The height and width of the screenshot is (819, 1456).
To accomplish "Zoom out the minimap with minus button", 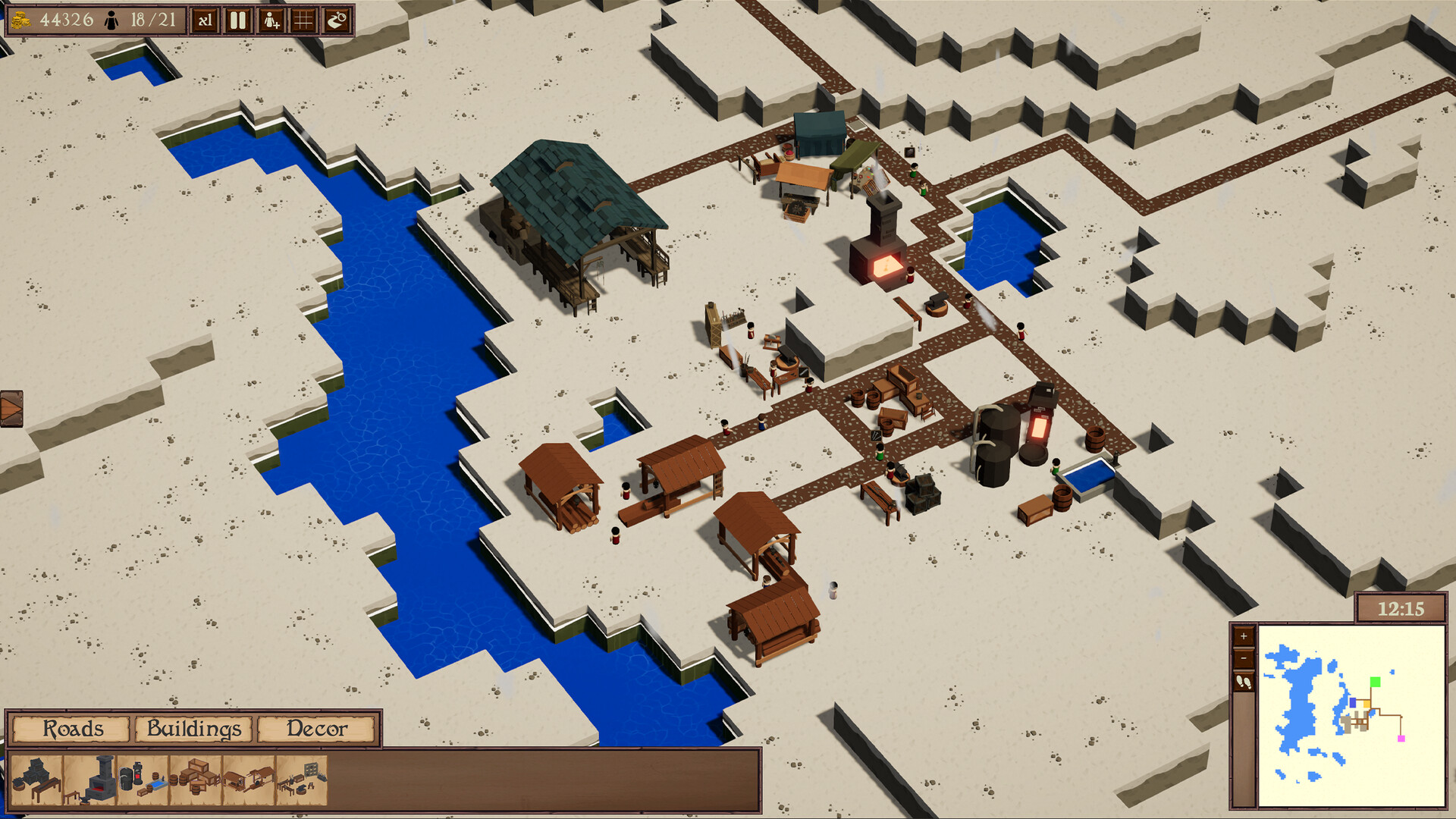I will click(x=1244, y=659).
